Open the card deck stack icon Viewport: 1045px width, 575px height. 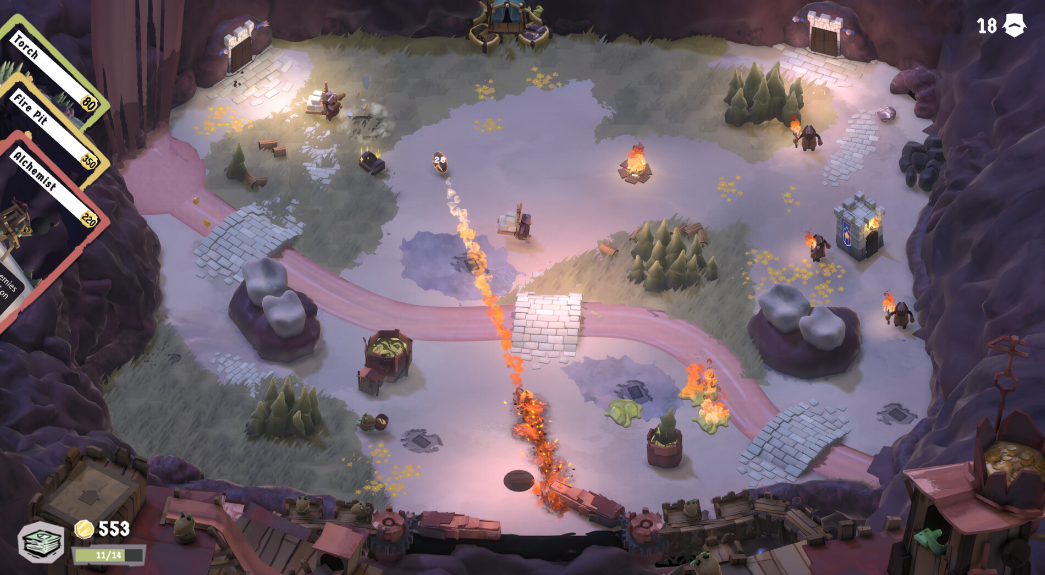[40, 542]
